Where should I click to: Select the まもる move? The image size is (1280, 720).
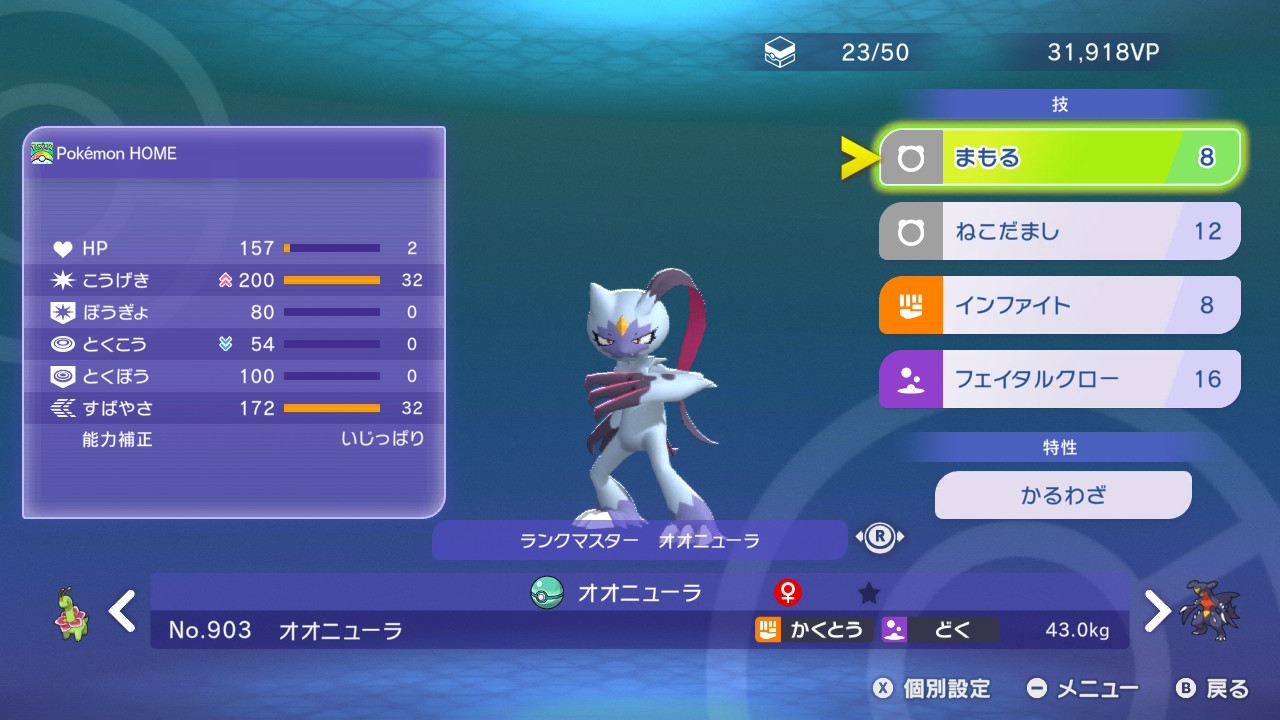[1059, 158]
